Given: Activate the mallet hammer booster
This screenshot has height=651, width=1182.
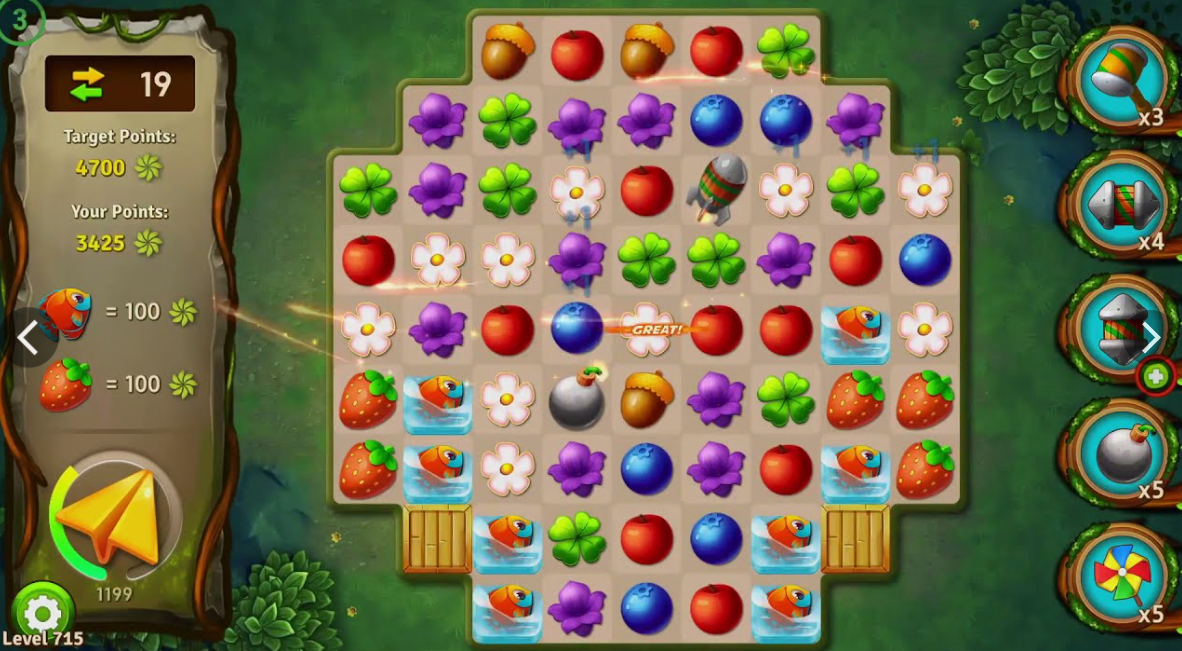Looking at the screenshot, I should click(1124, 80).
